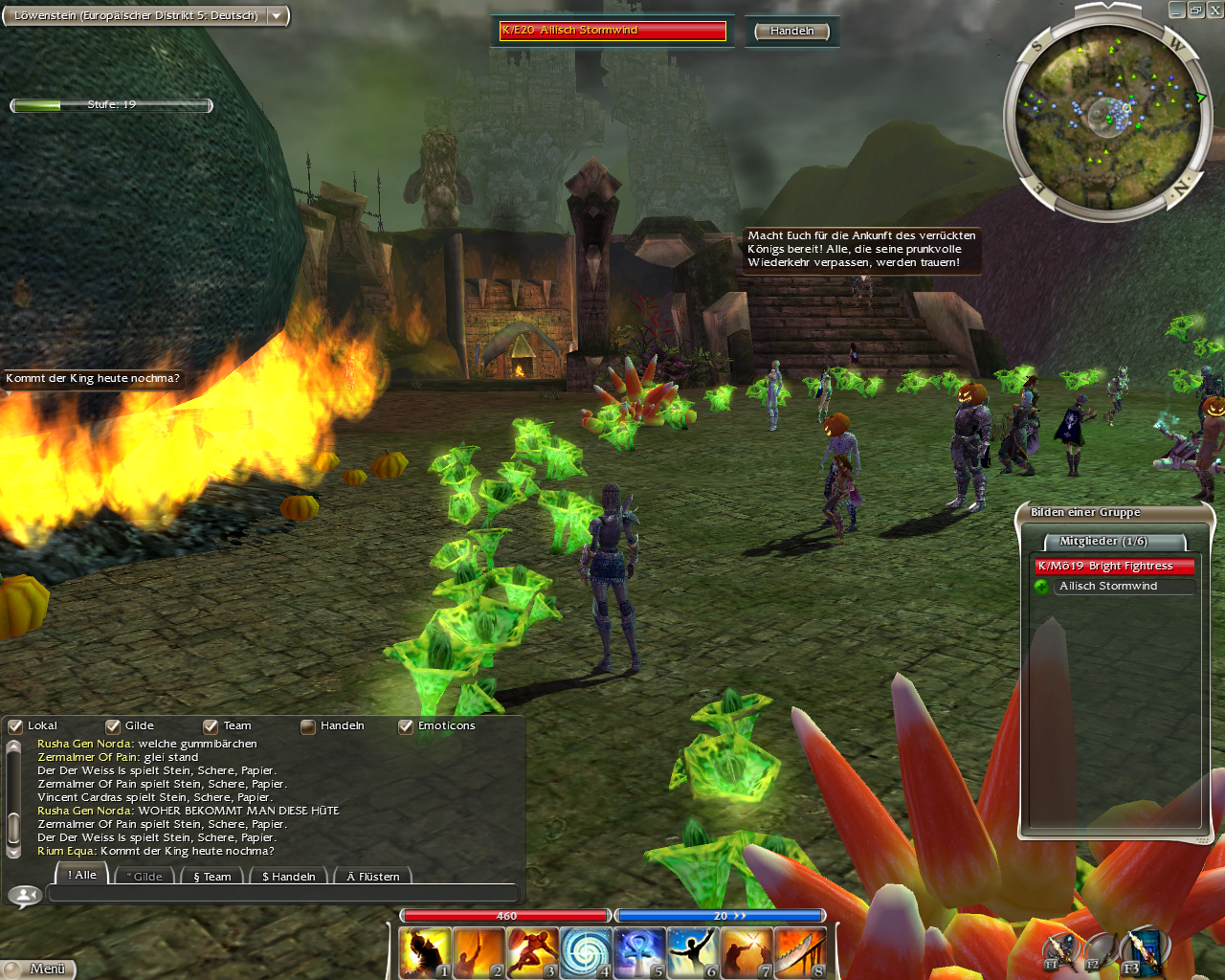The image size is (1225, 980).
Task: Open the Menü button
Action: coord(38,969)
